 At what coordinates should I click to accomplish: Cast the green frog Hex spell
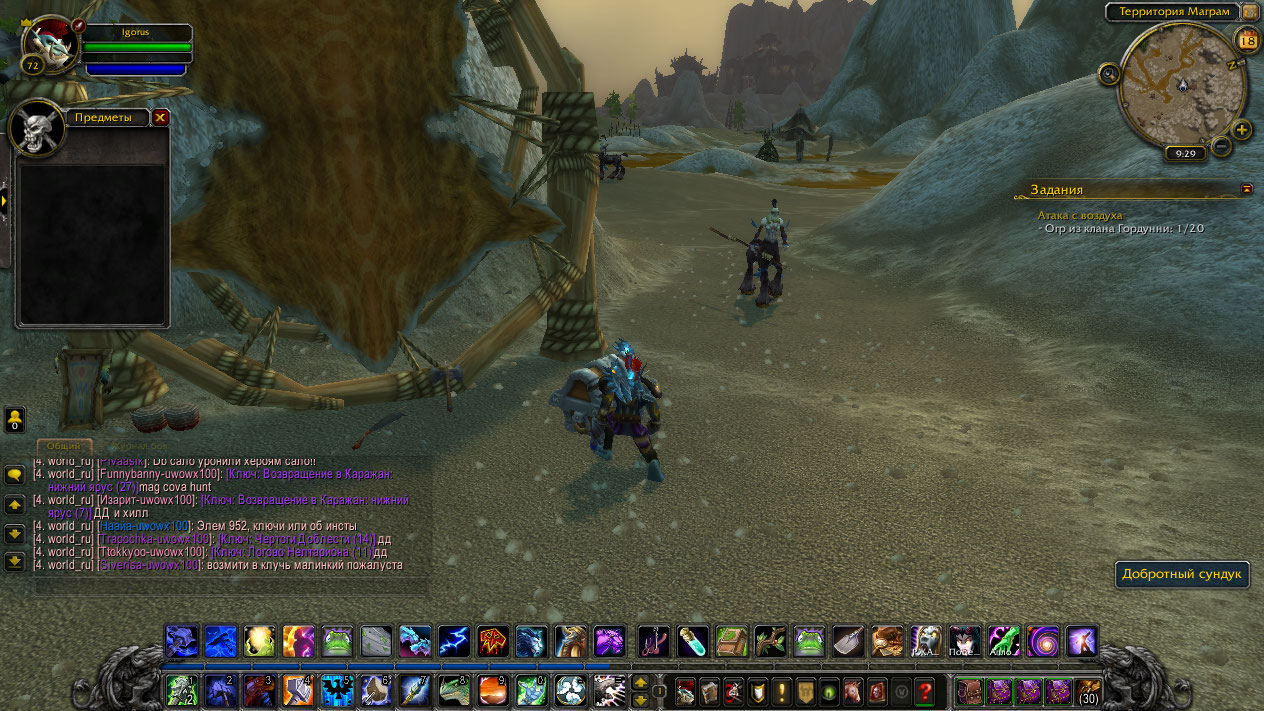coord(337,641)
